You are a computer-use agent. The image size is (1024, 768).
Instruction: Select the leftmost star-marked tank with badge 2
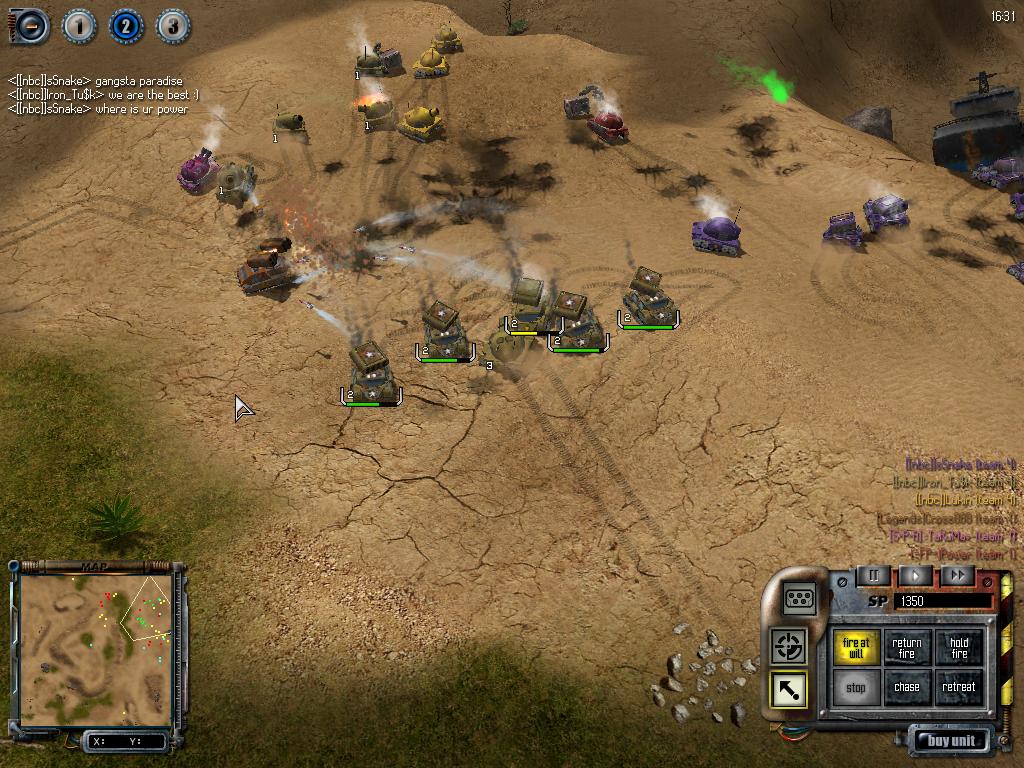[371, 376]
